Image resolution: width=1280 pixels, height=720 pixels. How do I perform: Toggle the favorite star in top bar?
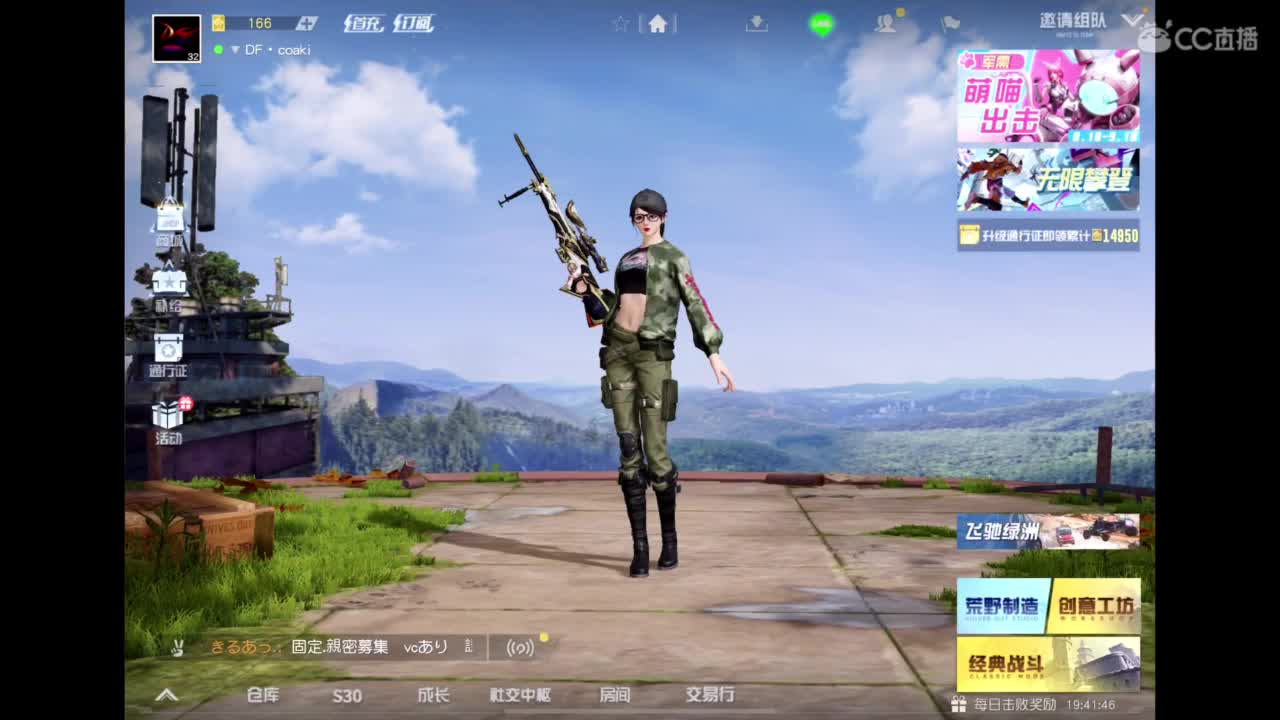[x=621, y=24]
